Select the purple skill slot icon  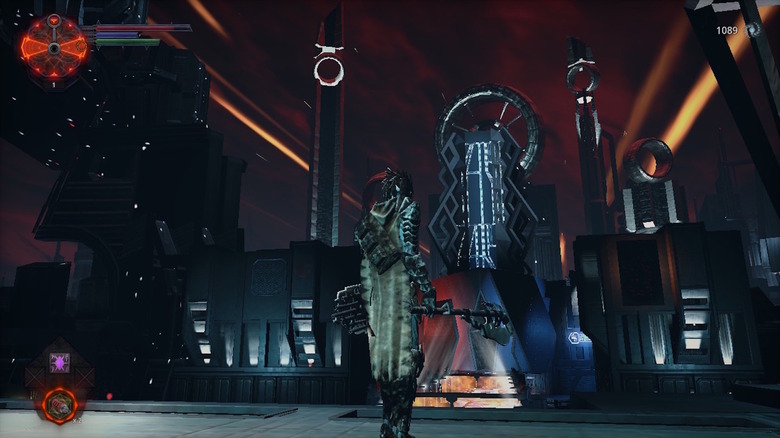point(60,362)
